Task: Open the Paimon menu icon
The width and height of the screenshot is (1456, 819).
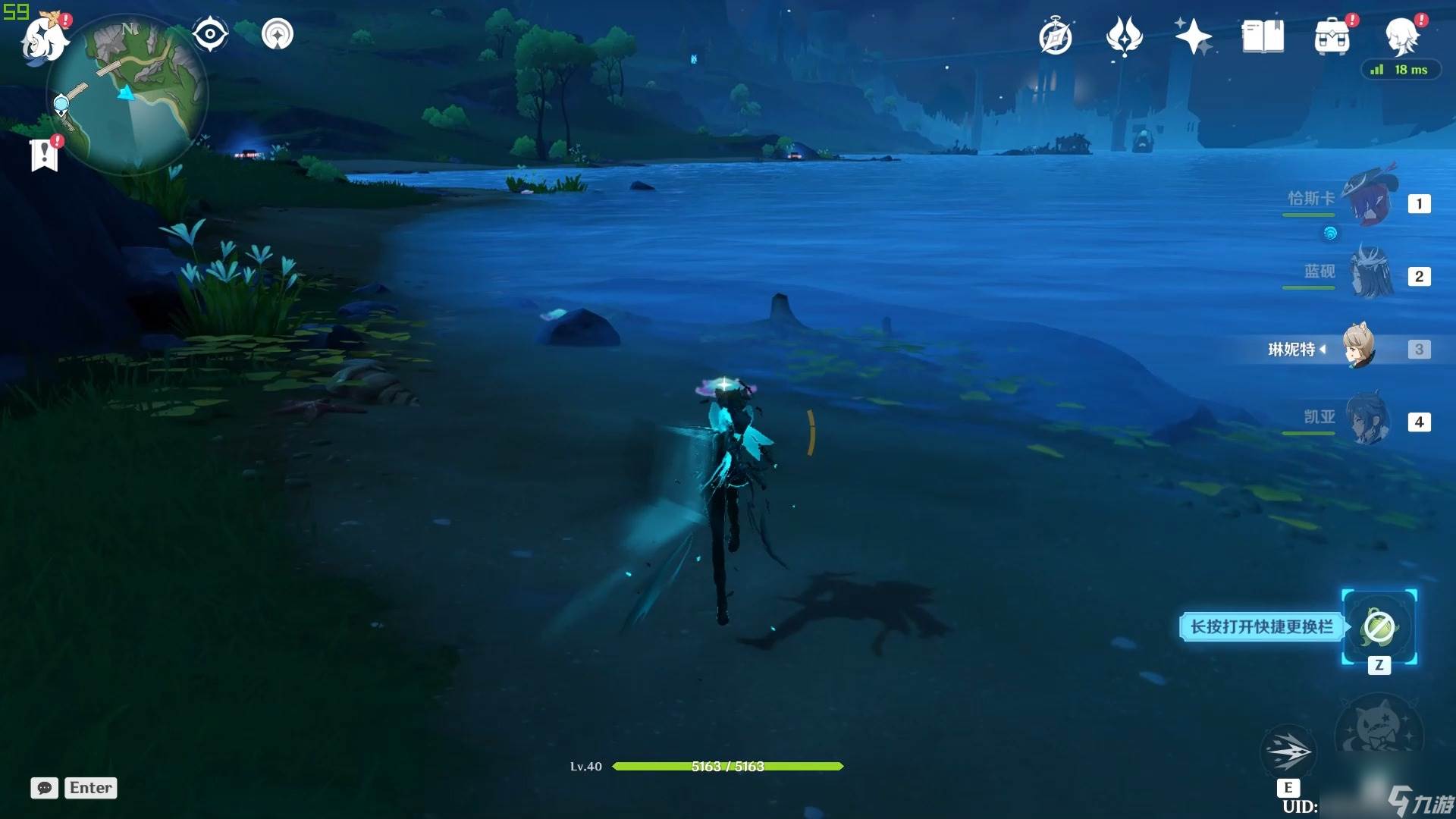Action: tap(44, 38)
